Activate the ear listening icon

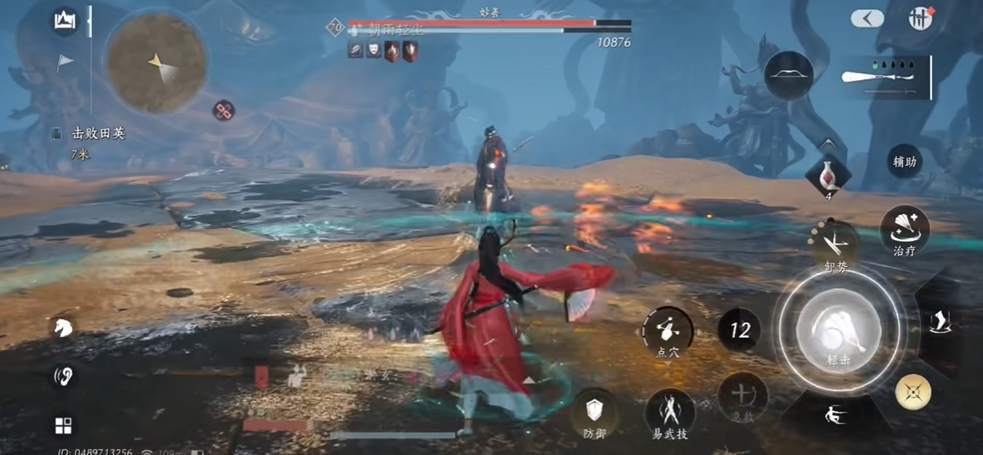[63, 377]
